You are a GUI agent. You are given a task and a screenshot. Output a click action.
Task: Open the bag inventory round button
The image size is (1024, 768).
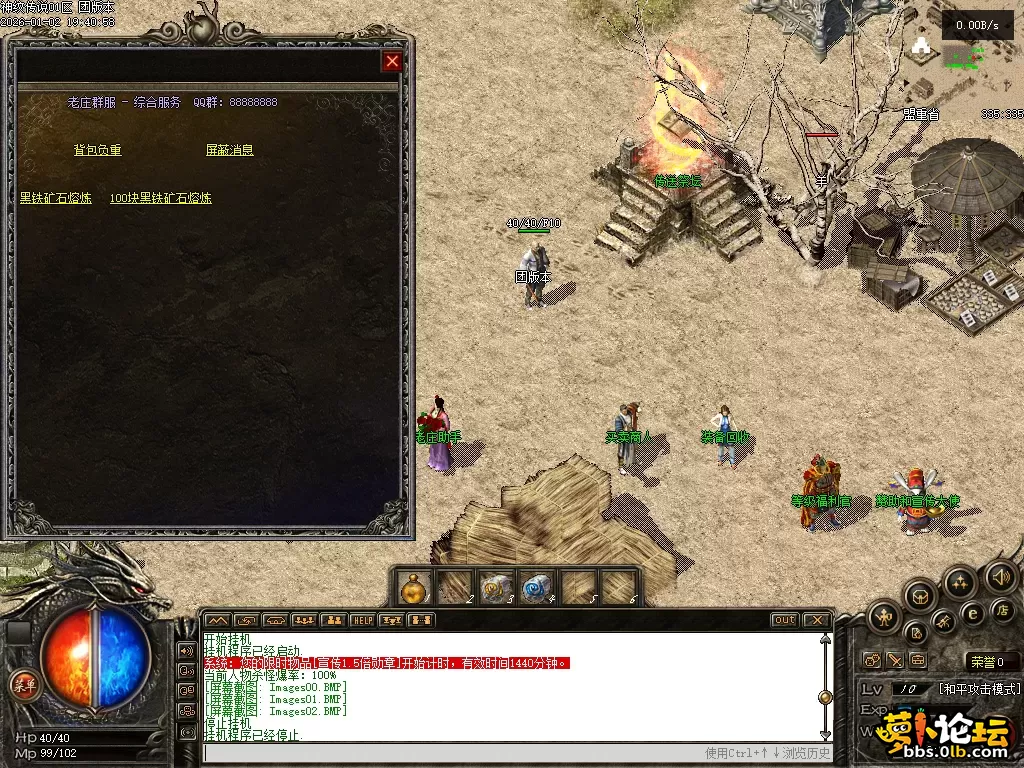pos(920,598)
